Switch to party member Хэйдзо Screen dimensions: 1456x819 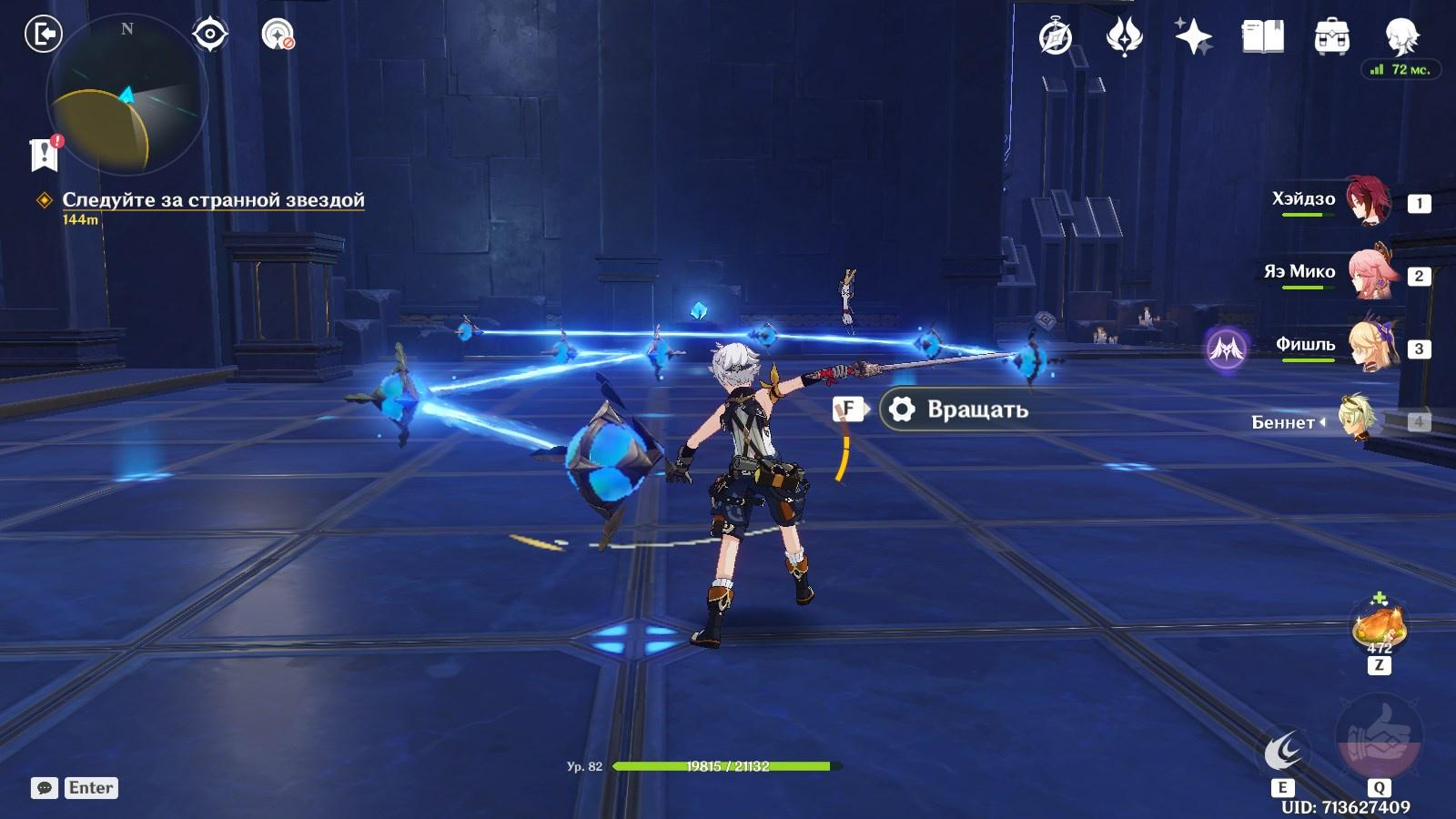tap(1368, 201)
